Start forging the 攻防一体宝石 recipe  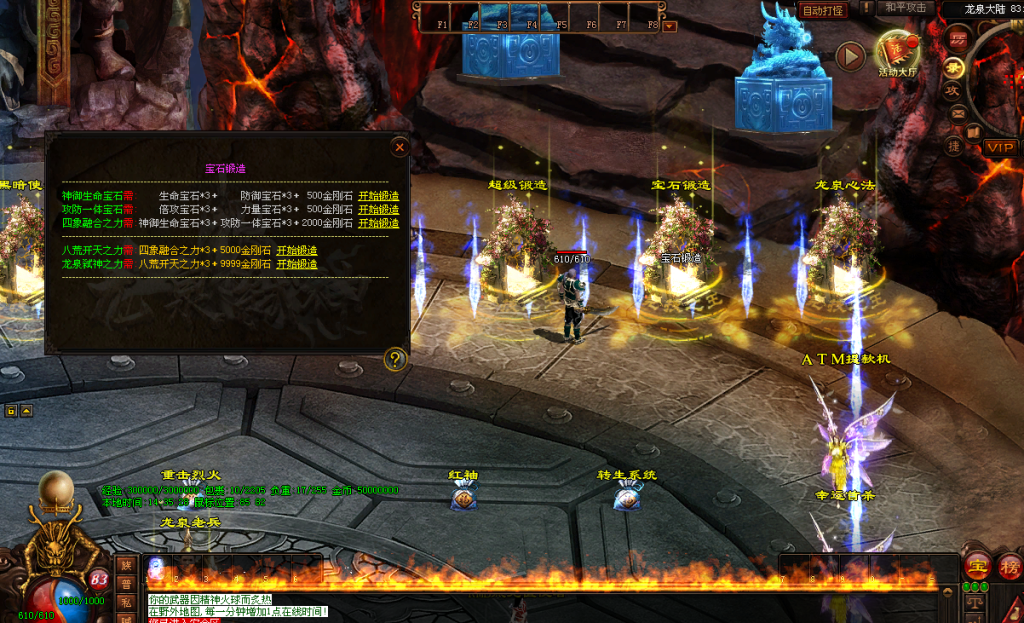pos(378,210)
